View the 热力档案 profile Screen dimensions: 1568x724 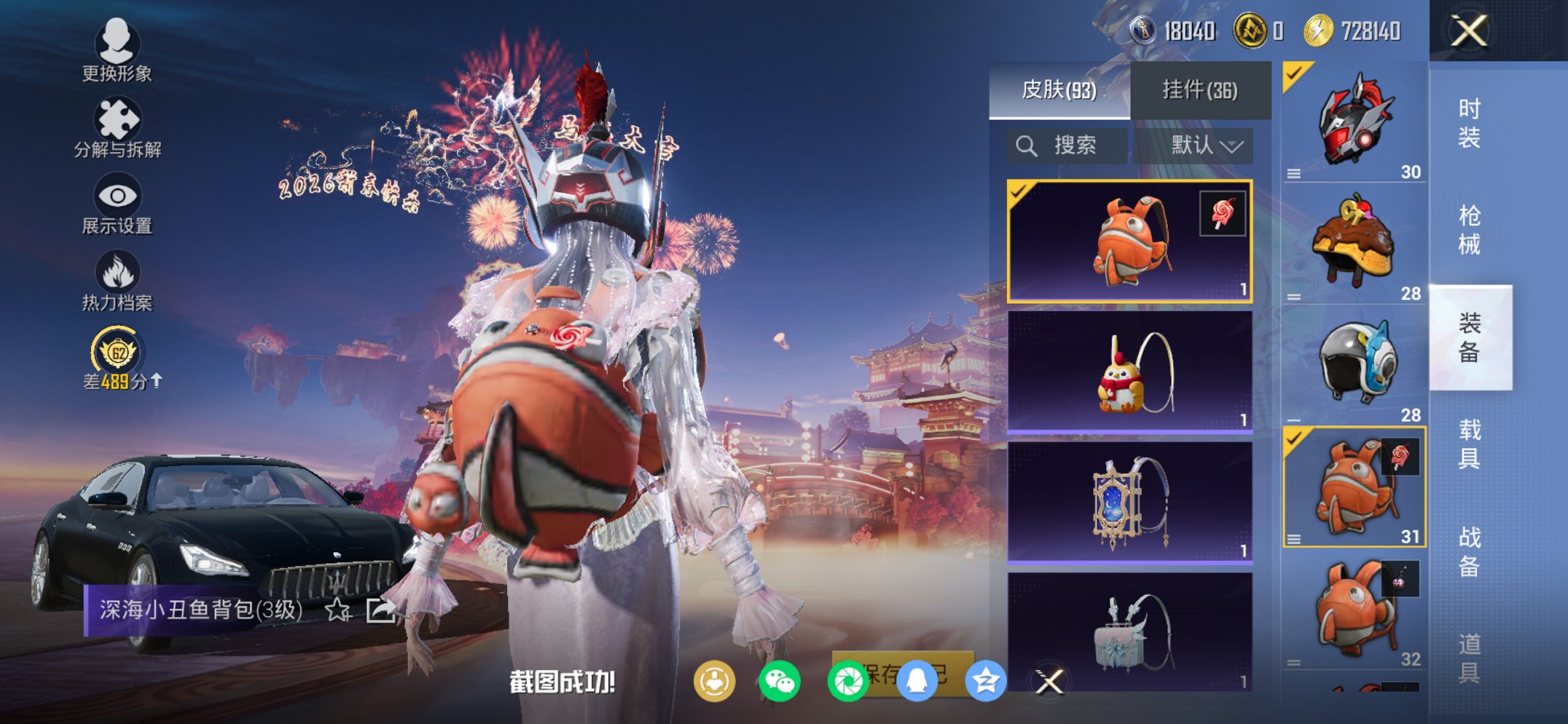click(118, 280)
